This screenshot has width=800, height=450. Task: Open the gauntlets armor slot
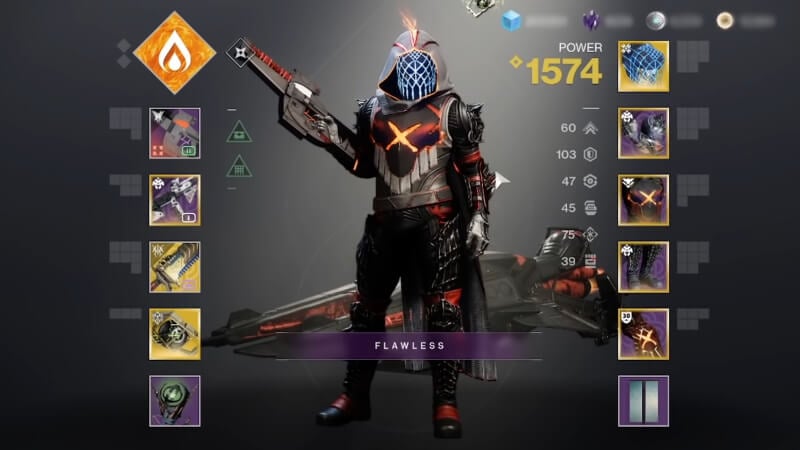pyautogui.click(x=643, y=133)
